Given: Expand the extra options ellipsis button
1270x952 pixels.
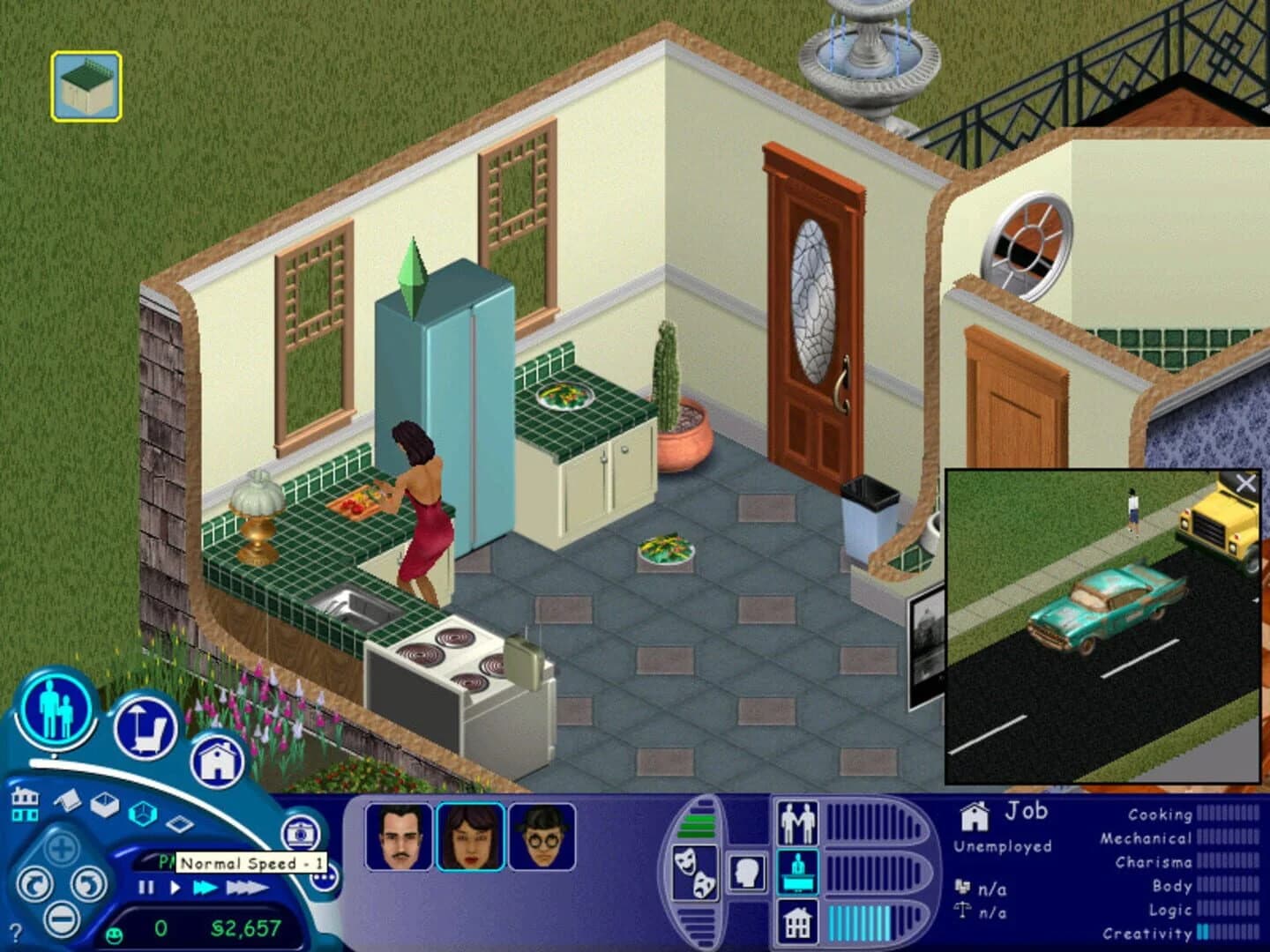Looking at the screenshot, I should tap(324, 876).
